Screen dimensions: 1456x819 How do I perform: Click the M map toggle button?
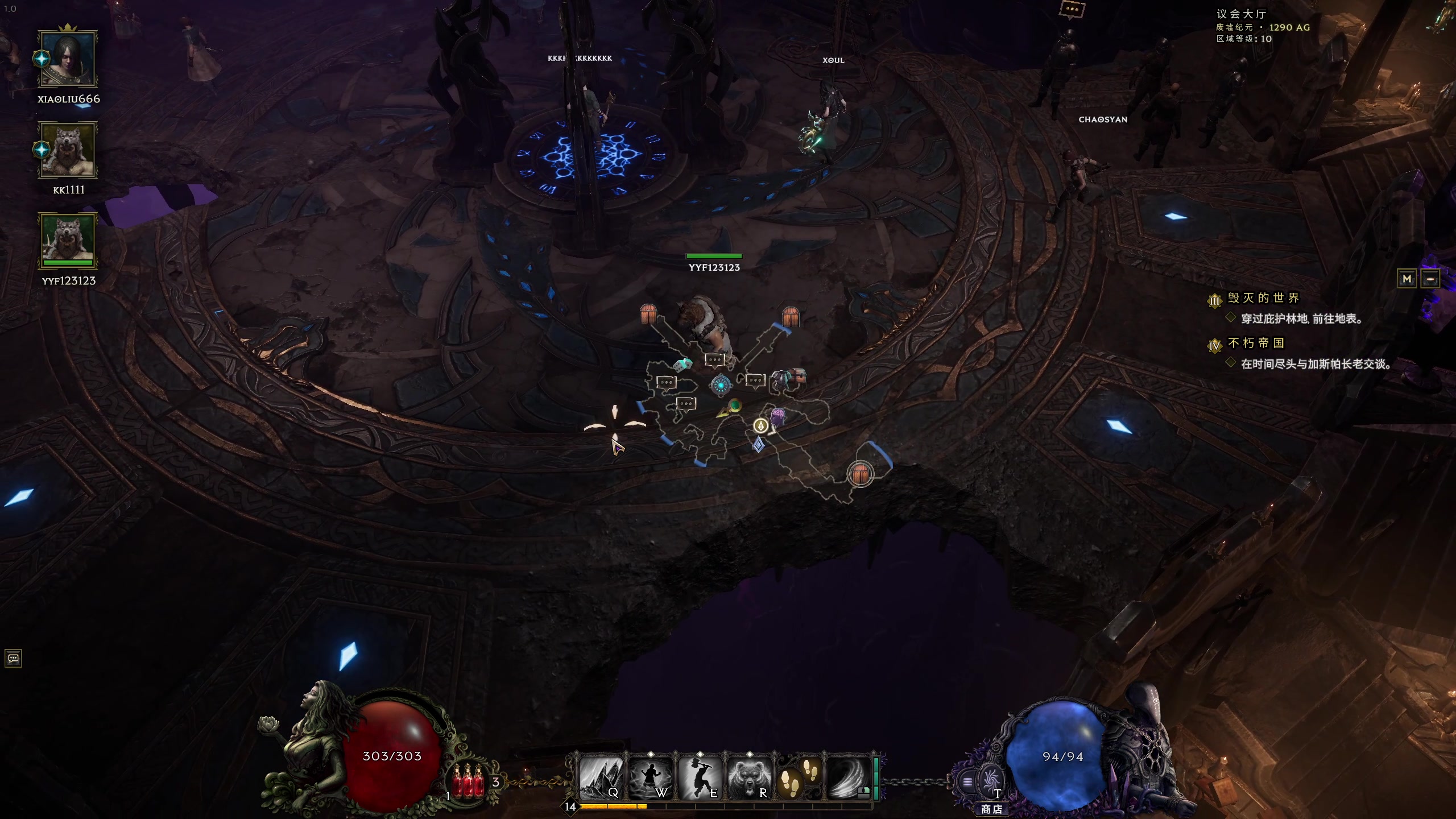point(1407,279)
